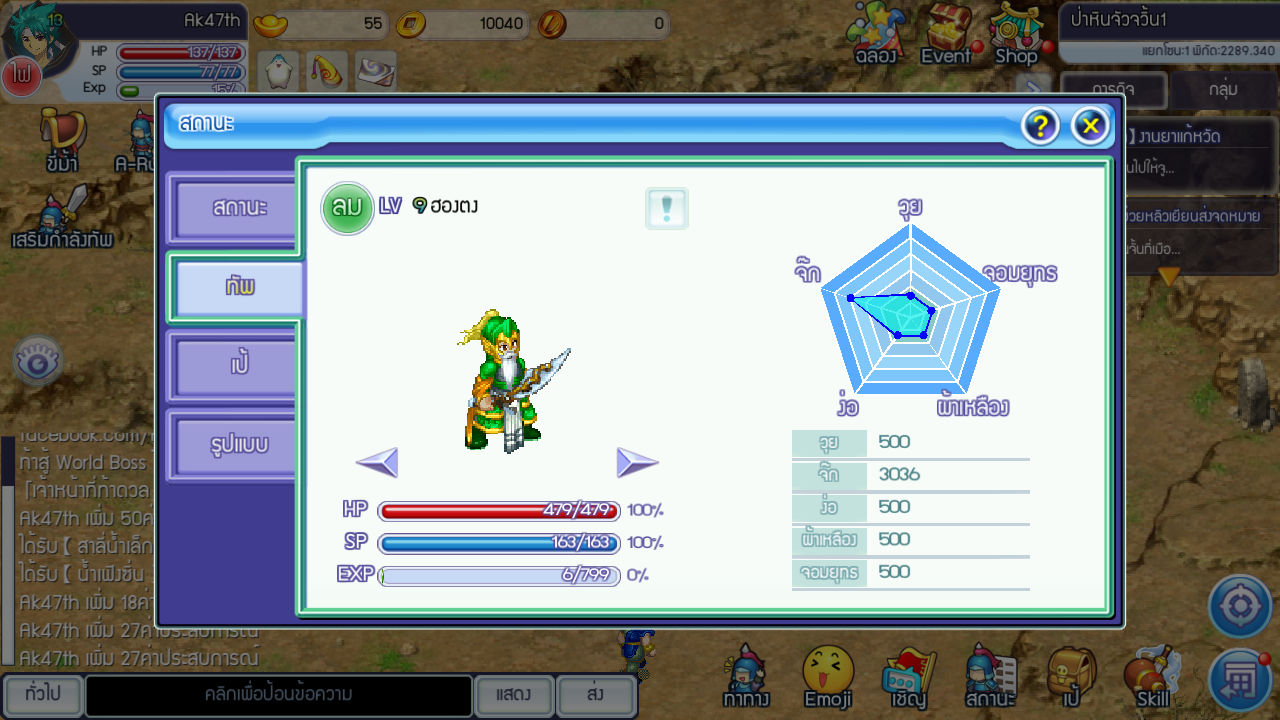The height and width of the screenshot is (720, 1280).
Task: Open the กลุ่ม group tab
Action: click(1223, 90)
